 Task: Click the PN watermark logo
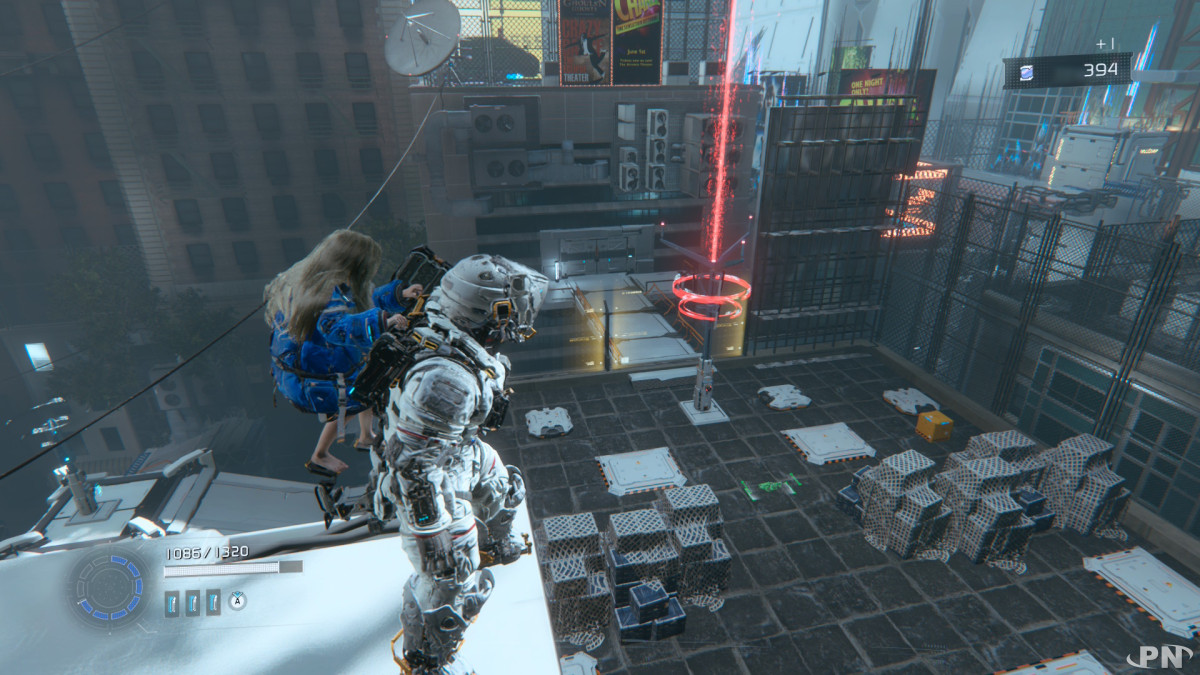coord(1162,656)
